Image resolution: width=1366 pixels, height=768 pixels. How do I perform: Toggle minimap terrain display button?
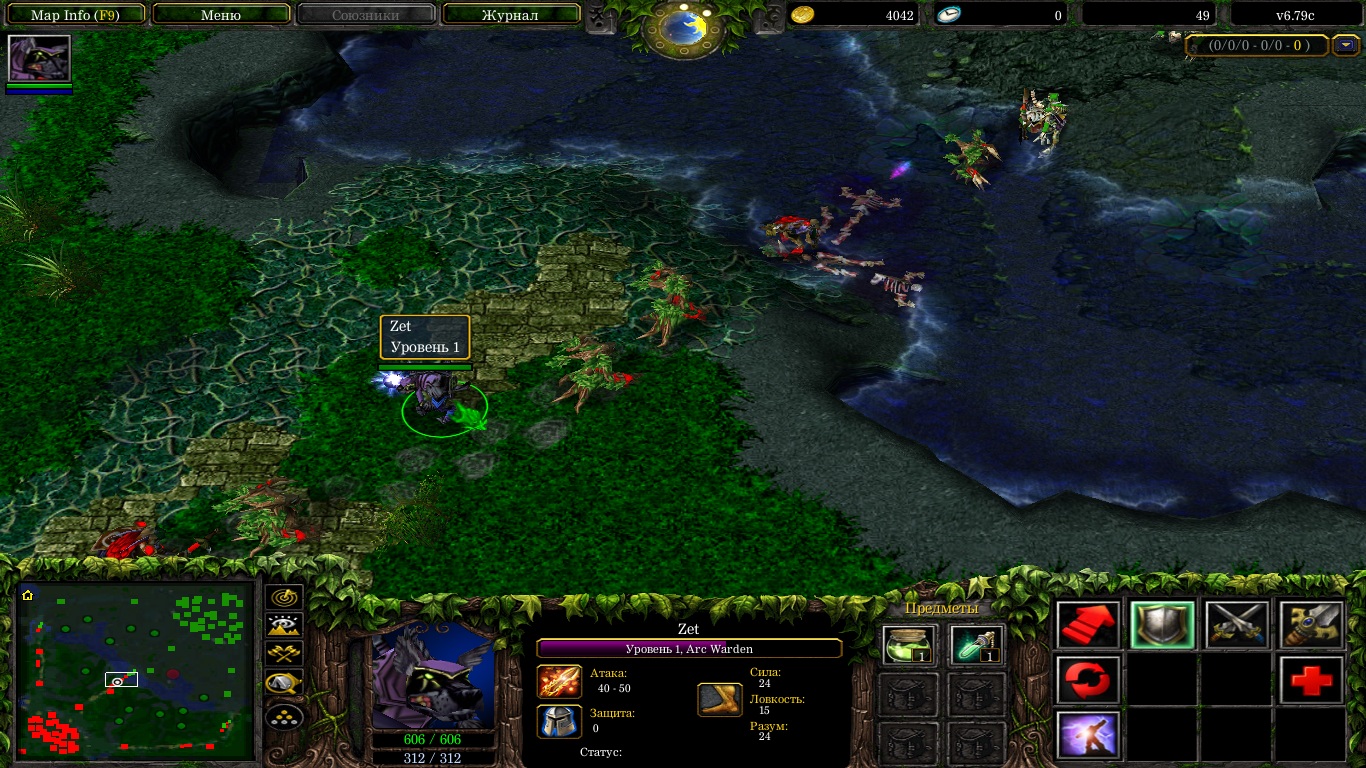tap(285, 626)
